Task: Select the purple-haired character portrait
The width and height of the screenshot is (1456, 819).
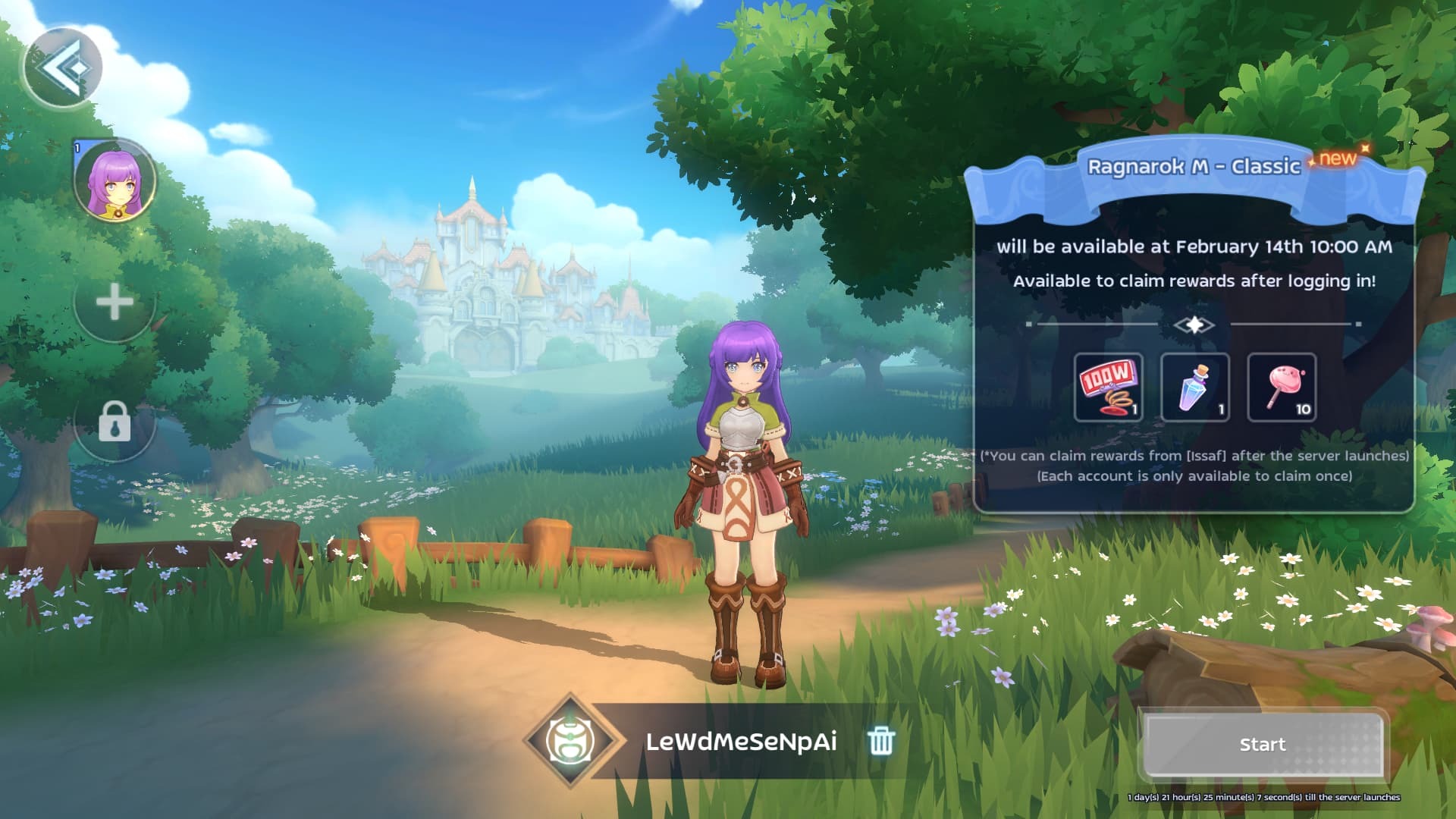Action: 115,181
